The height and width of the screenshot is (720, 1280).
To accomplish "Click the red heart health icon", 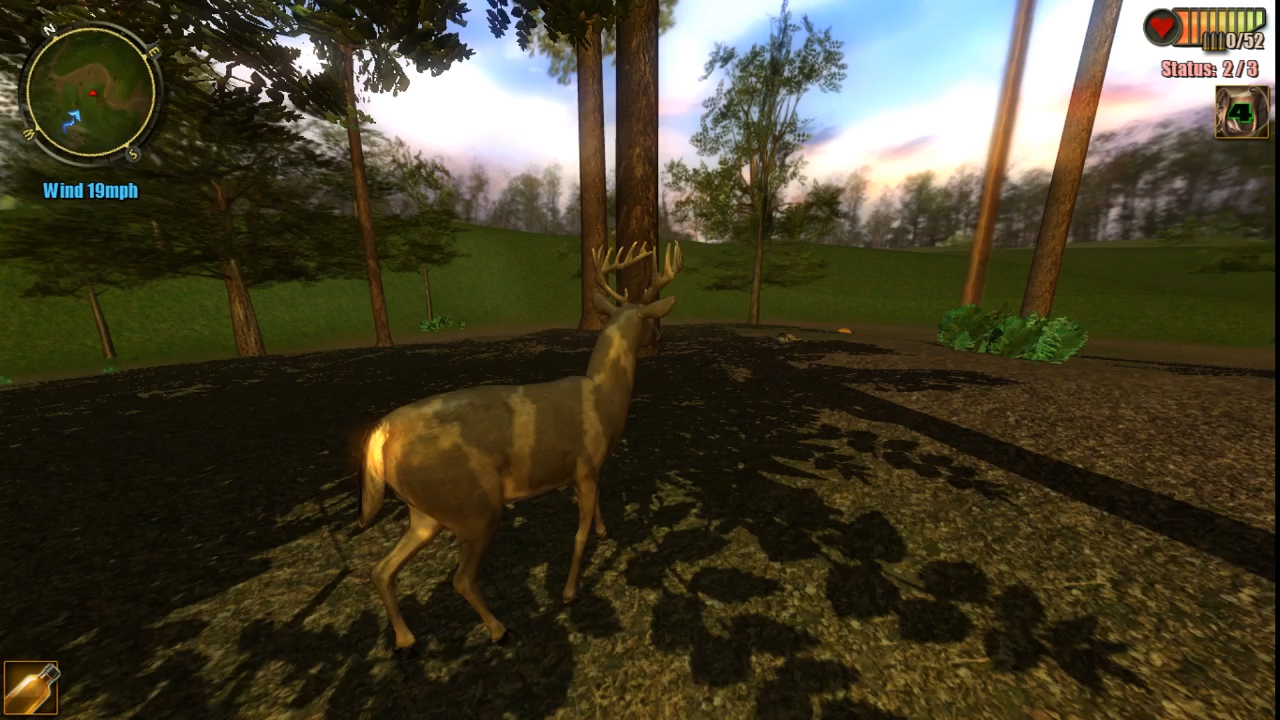I will (1160, 27).
